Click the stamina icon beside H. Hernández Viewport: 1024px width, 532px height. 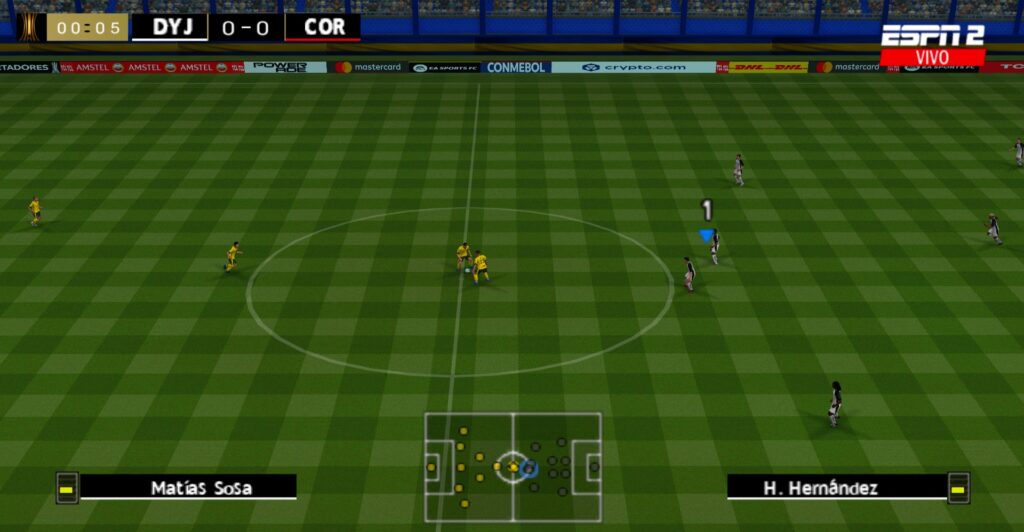tap(958, 488)
